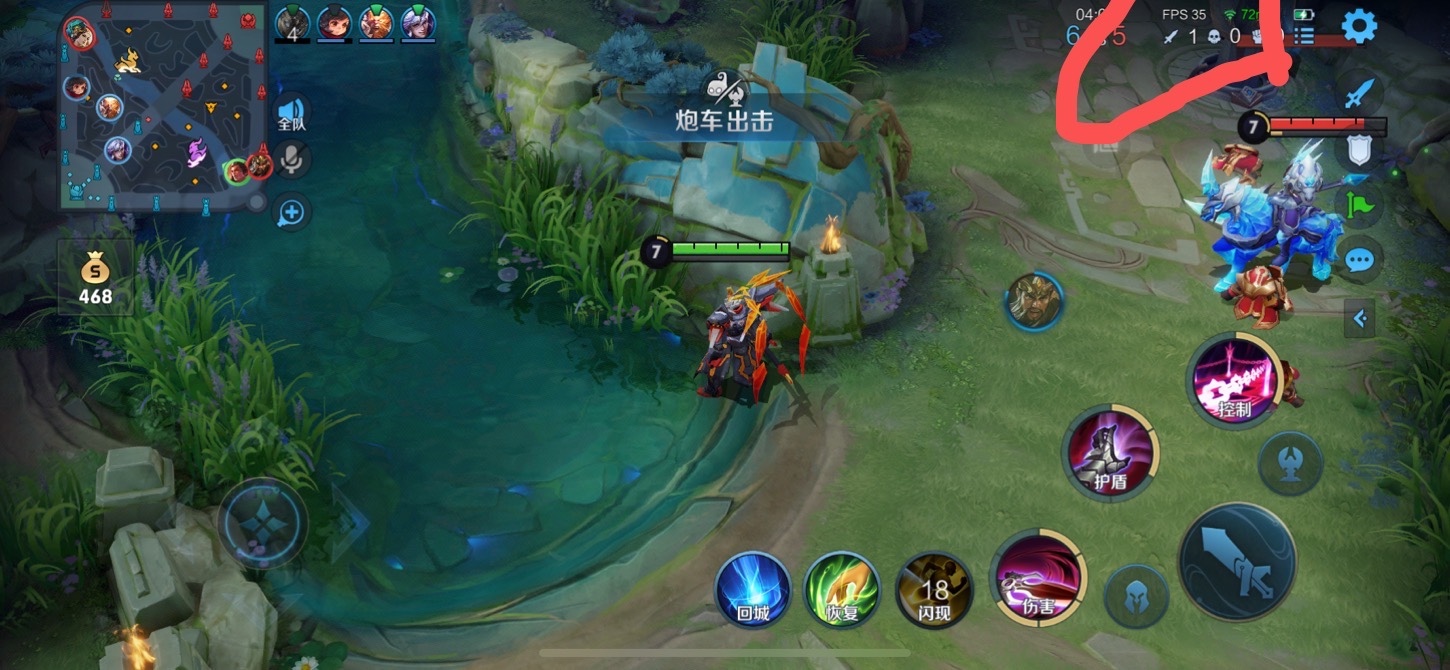Open the settings gear menu

[1359, 26]
